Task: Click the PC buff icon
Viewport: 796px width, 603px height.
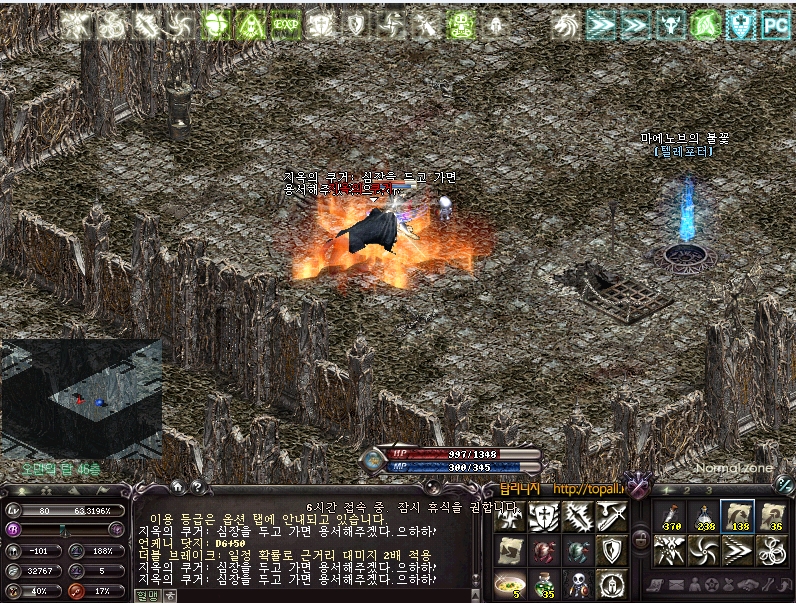Action: pyautogui.click(x=776, y=24)
